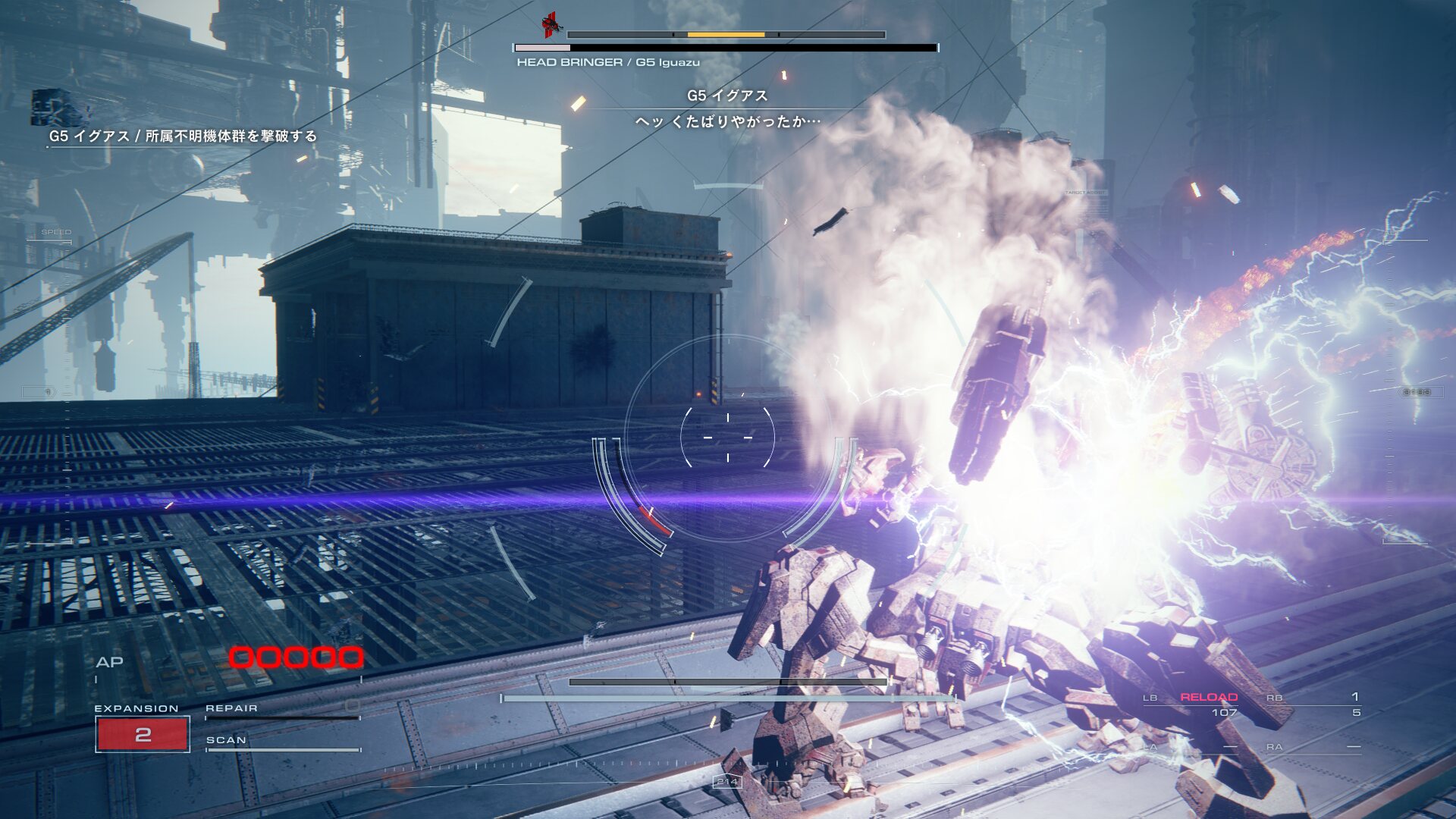Screen dimensions: 1456x819
Task: Click the Head Bringer enemy emblem icon
Action: pyautogui.click(x=552, y=26)
